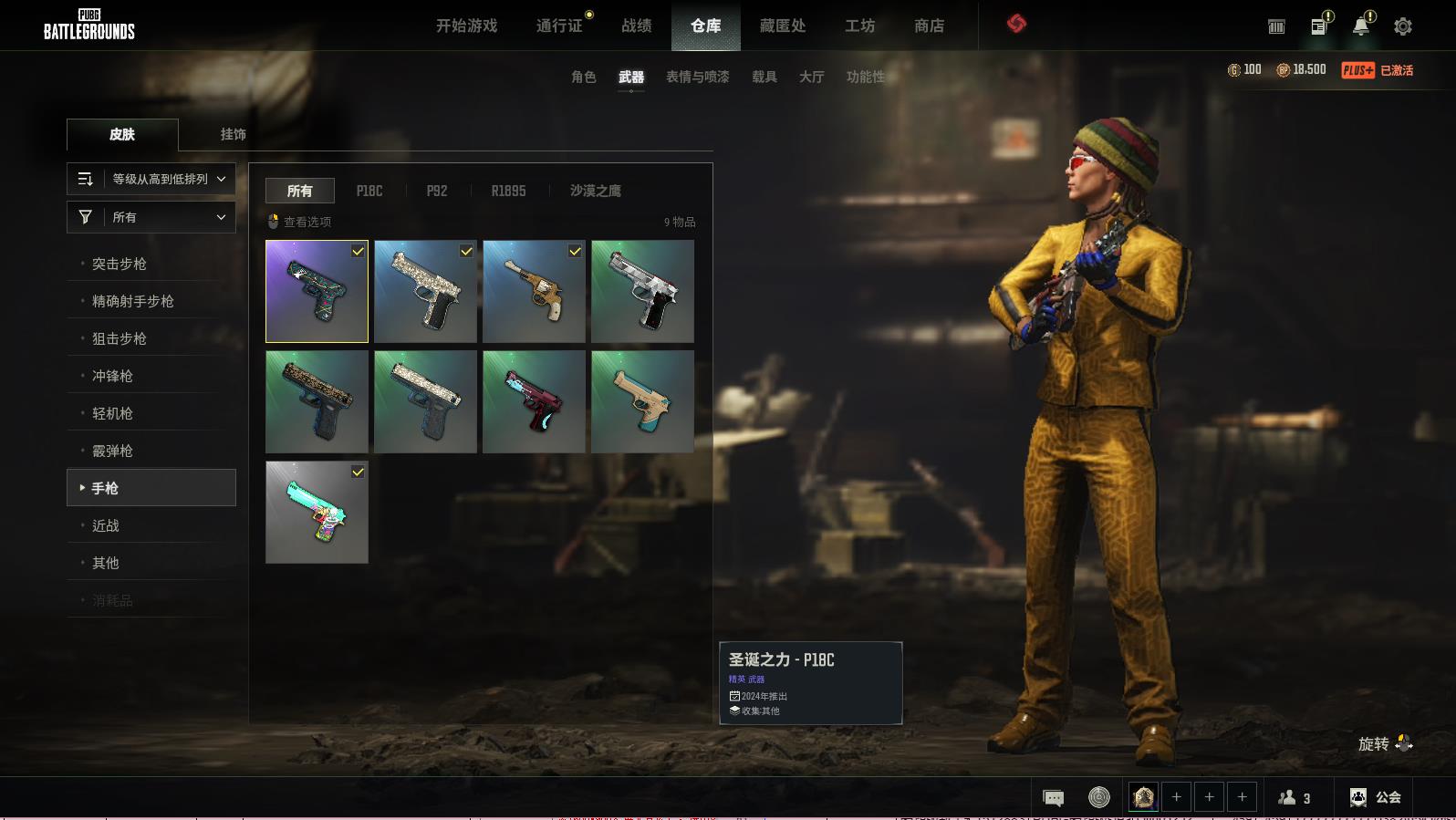Select the gold revolver skin thumbnail
The height and width of the screenshot is (820, 1456).
pos(534,291)
